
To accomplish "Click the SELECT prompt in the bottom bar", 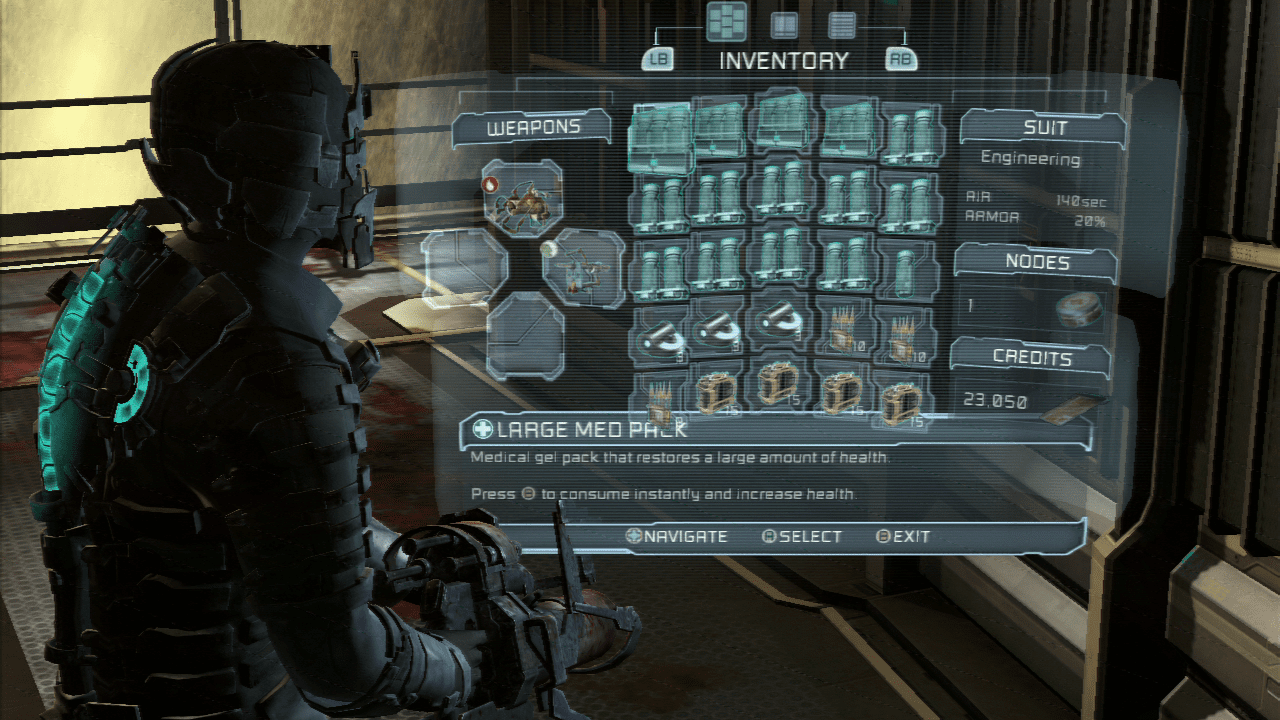I will point(805,537).
